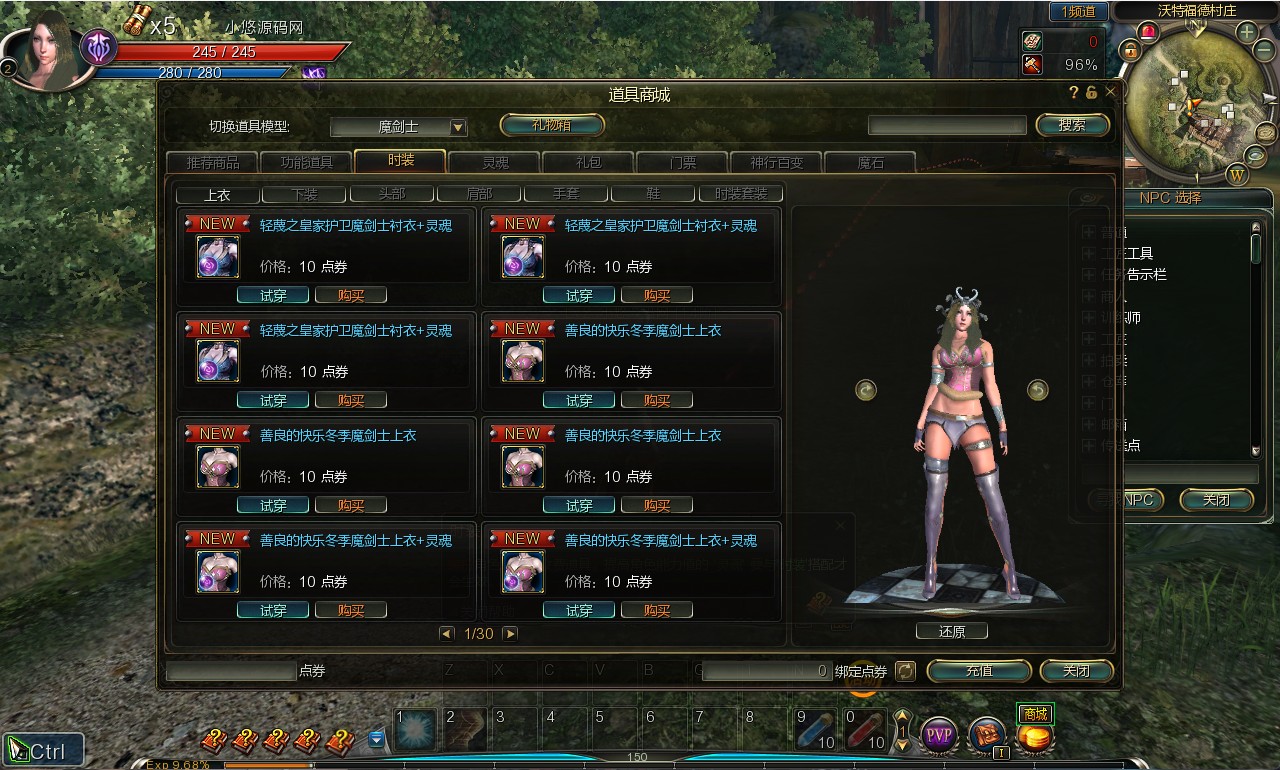Image resolution: width=1280 pixels, height=770 pixels.
Task: Click 关闭 at the bottom of the shop
Action: (1076, 671)
